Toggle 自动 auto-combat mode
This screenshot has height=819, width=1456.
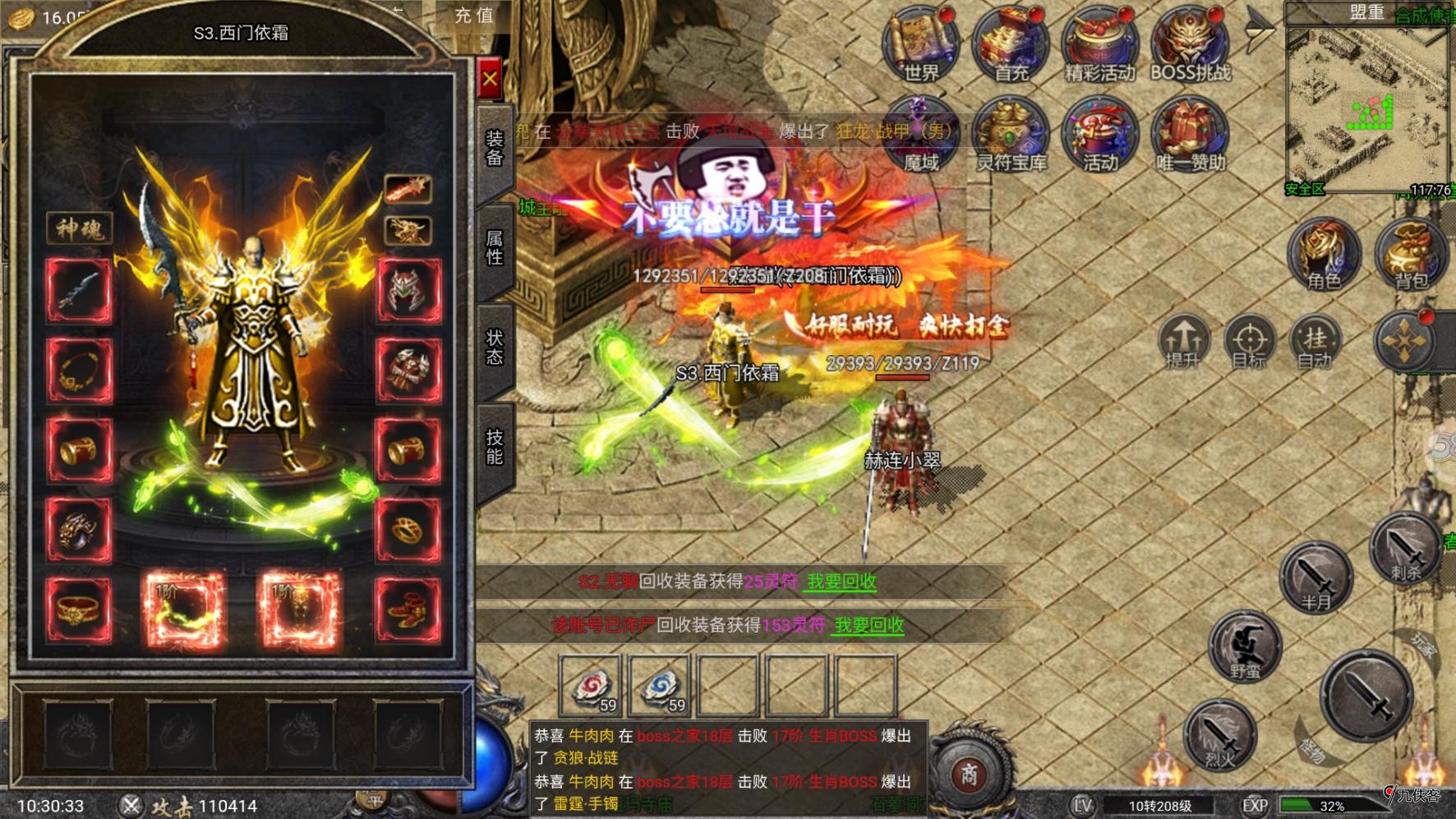[x=1315, y=341]
